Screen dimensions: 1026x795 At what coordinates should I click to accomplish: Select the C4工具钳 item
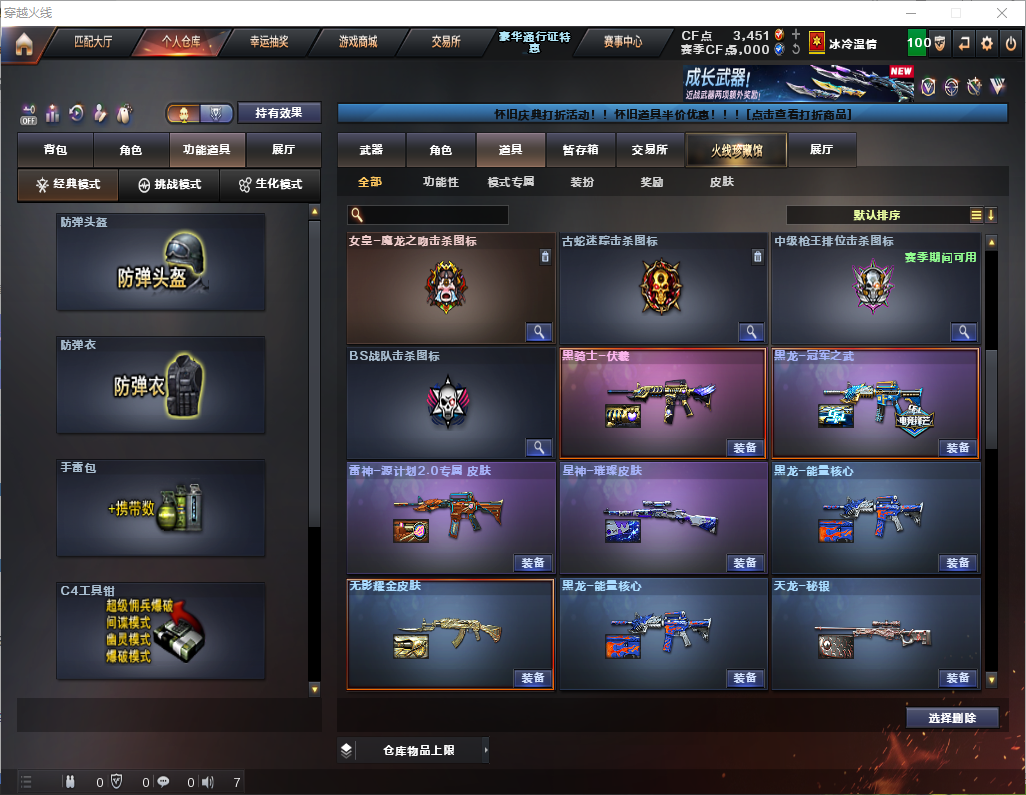click(x=161, y=632)
